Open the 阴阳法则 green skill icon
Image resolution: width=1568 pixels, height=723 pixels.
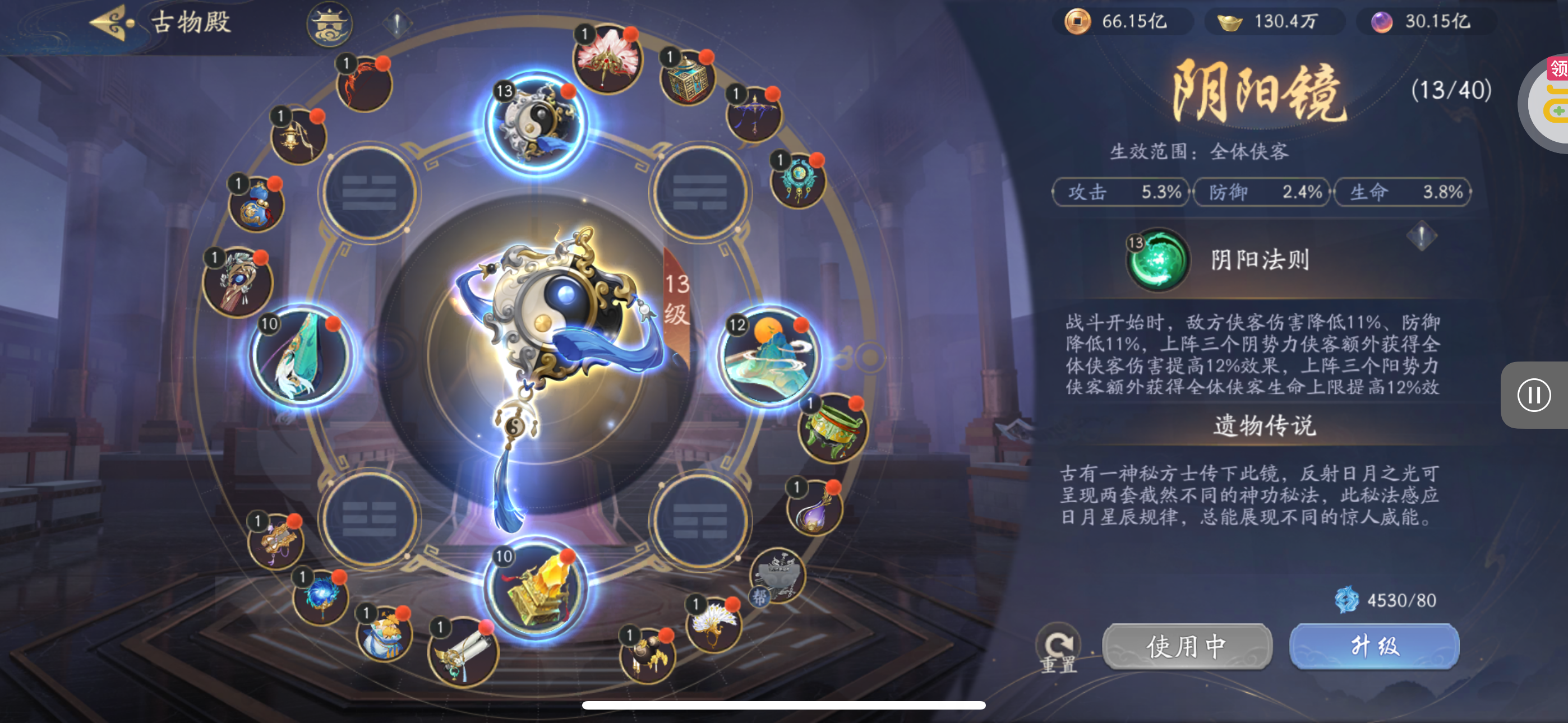pos(1157,260)
